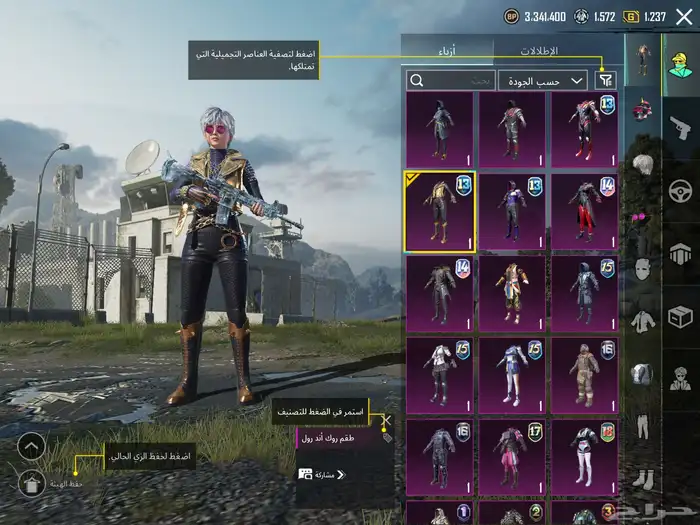Image resolution: width=700 pixels, height=525 pixels.
Task: Click the outfit search field
Action: pos(451,80)
